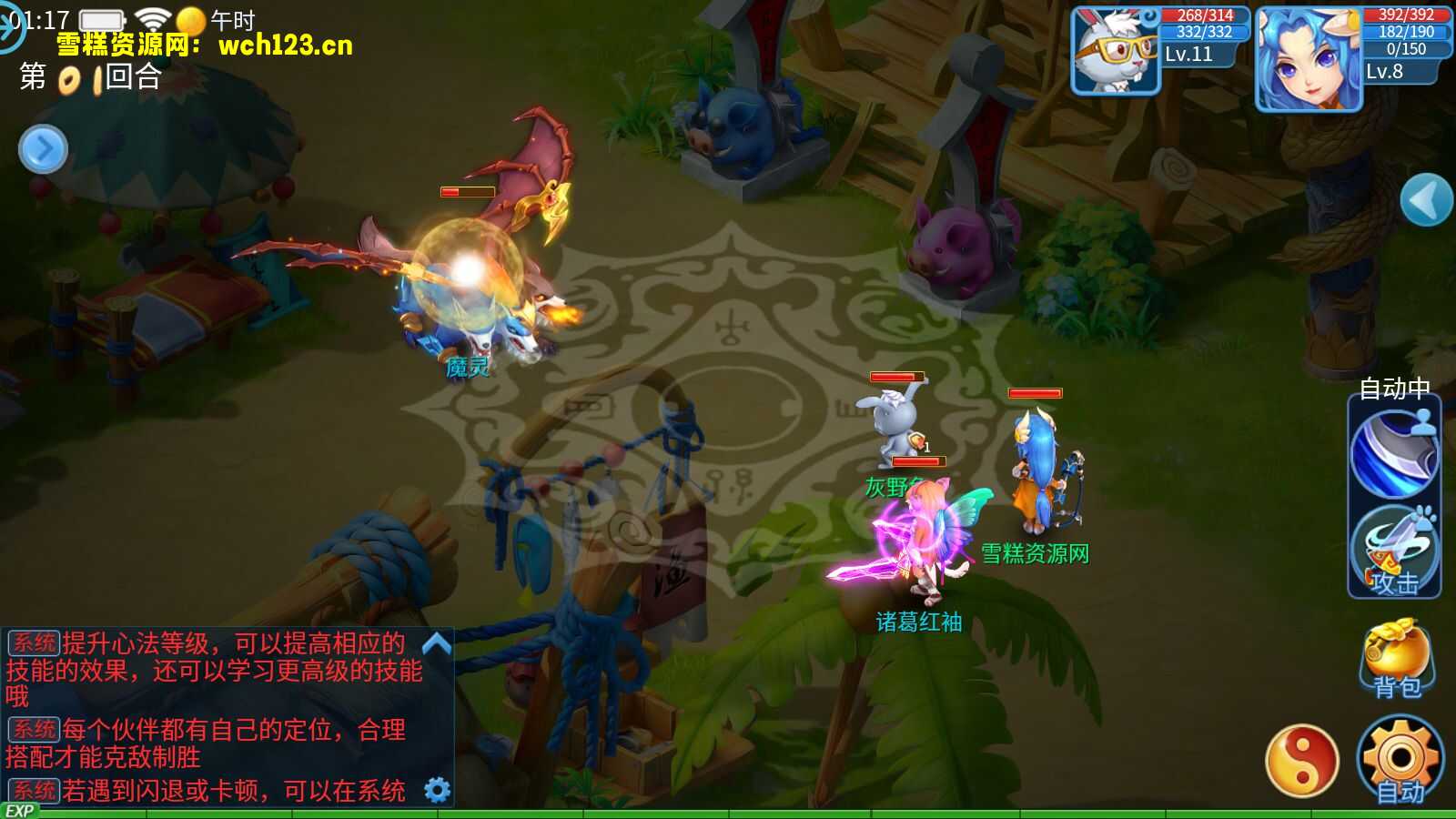This screenshot has height=819, width=1456.
Task: Select the rabbit pet Lv.11 portrait
Action: coord(1116,51)
